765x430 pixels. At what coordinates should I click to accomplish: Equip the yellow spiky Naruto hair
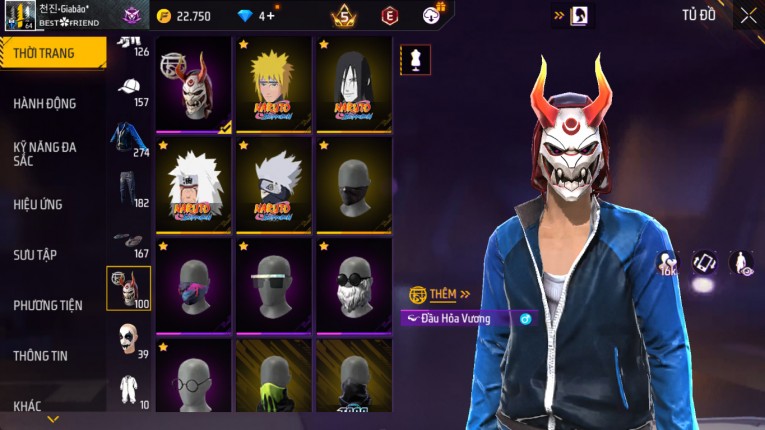[x=274, y=85]
